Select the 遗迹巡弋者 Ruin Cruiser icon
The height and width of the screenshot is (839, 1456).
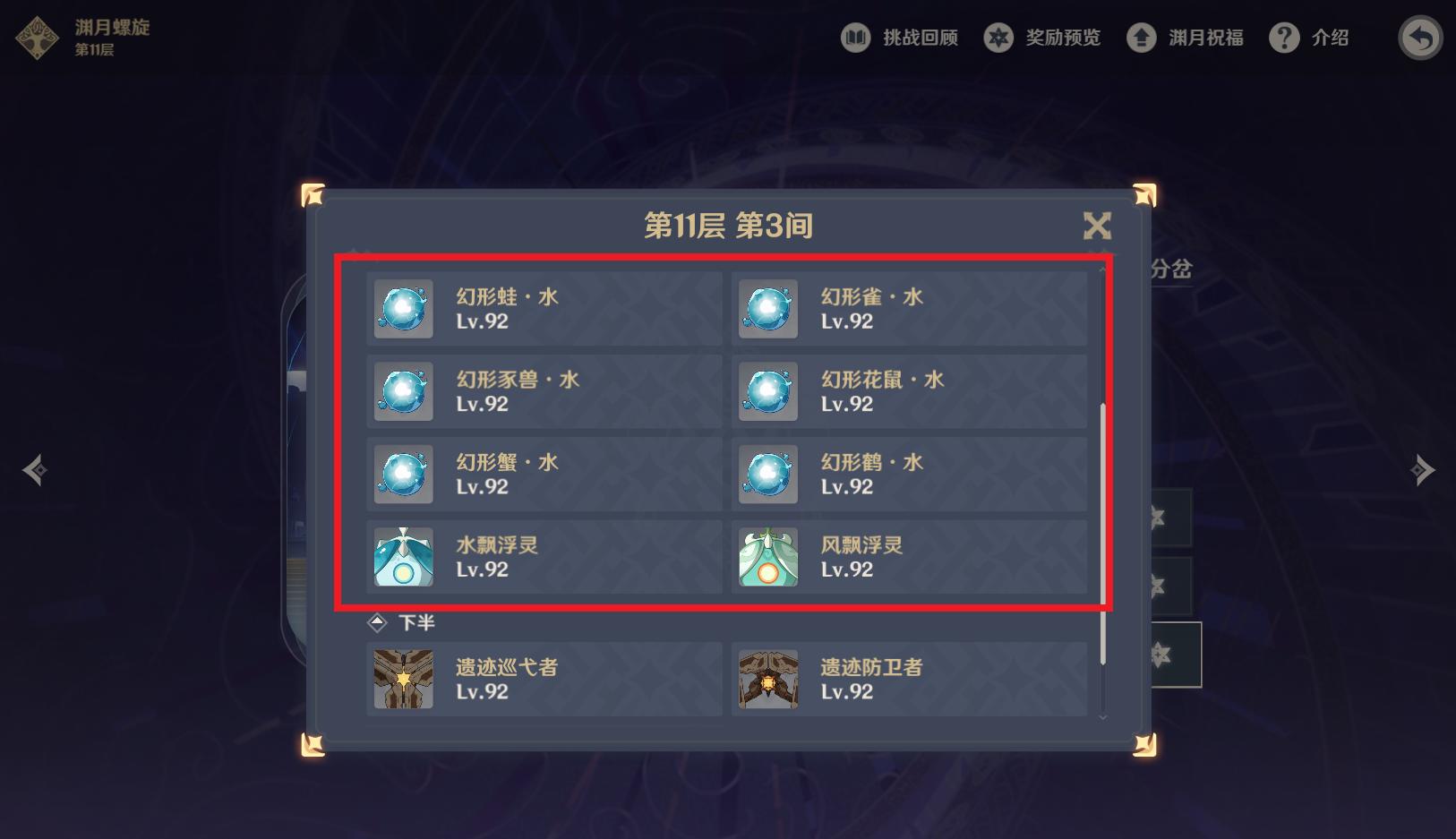point(403,679)
